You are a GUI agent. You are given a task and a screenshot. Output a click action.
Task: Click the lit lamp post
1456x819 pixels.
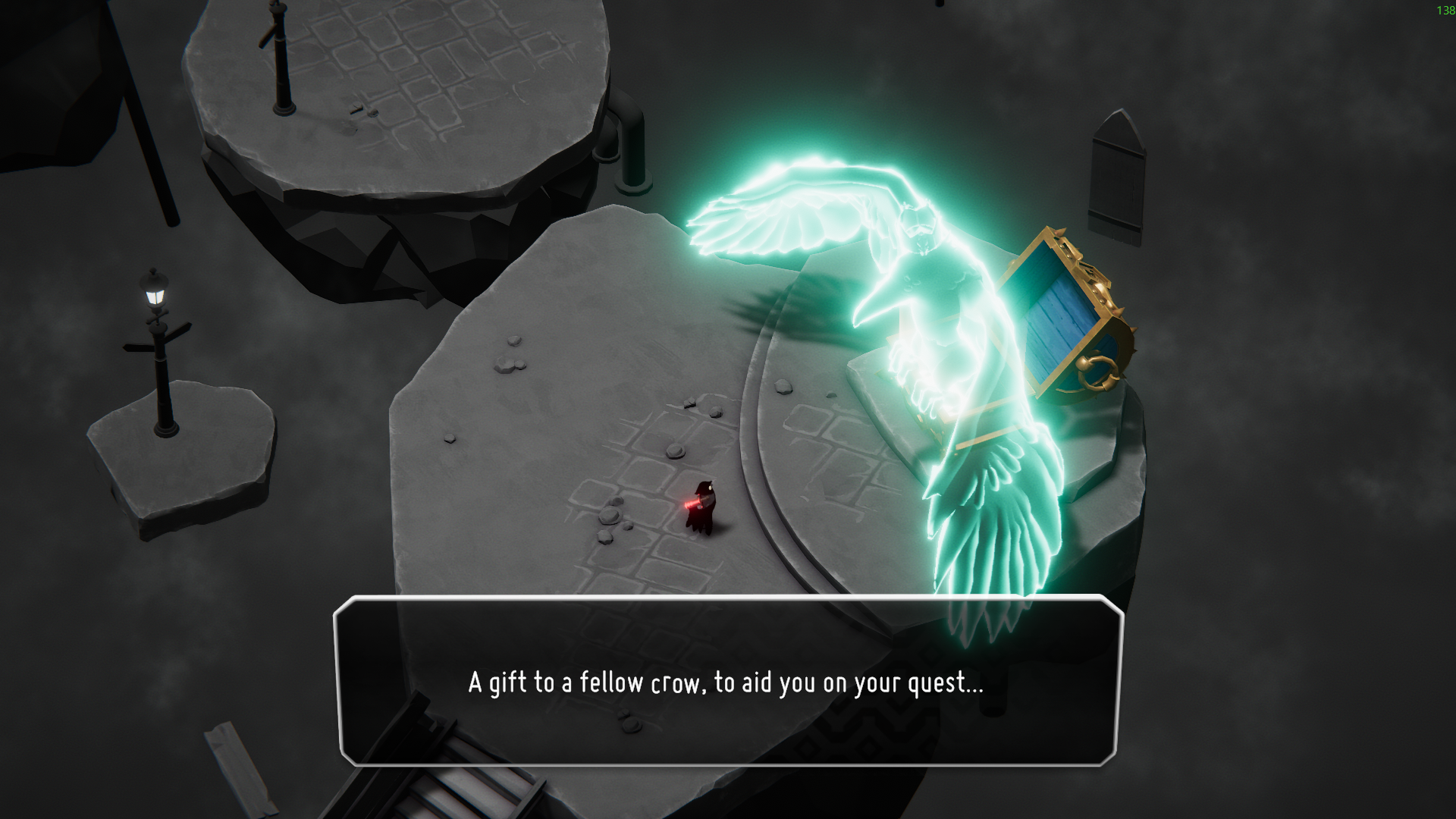click(x=155, y=296)
